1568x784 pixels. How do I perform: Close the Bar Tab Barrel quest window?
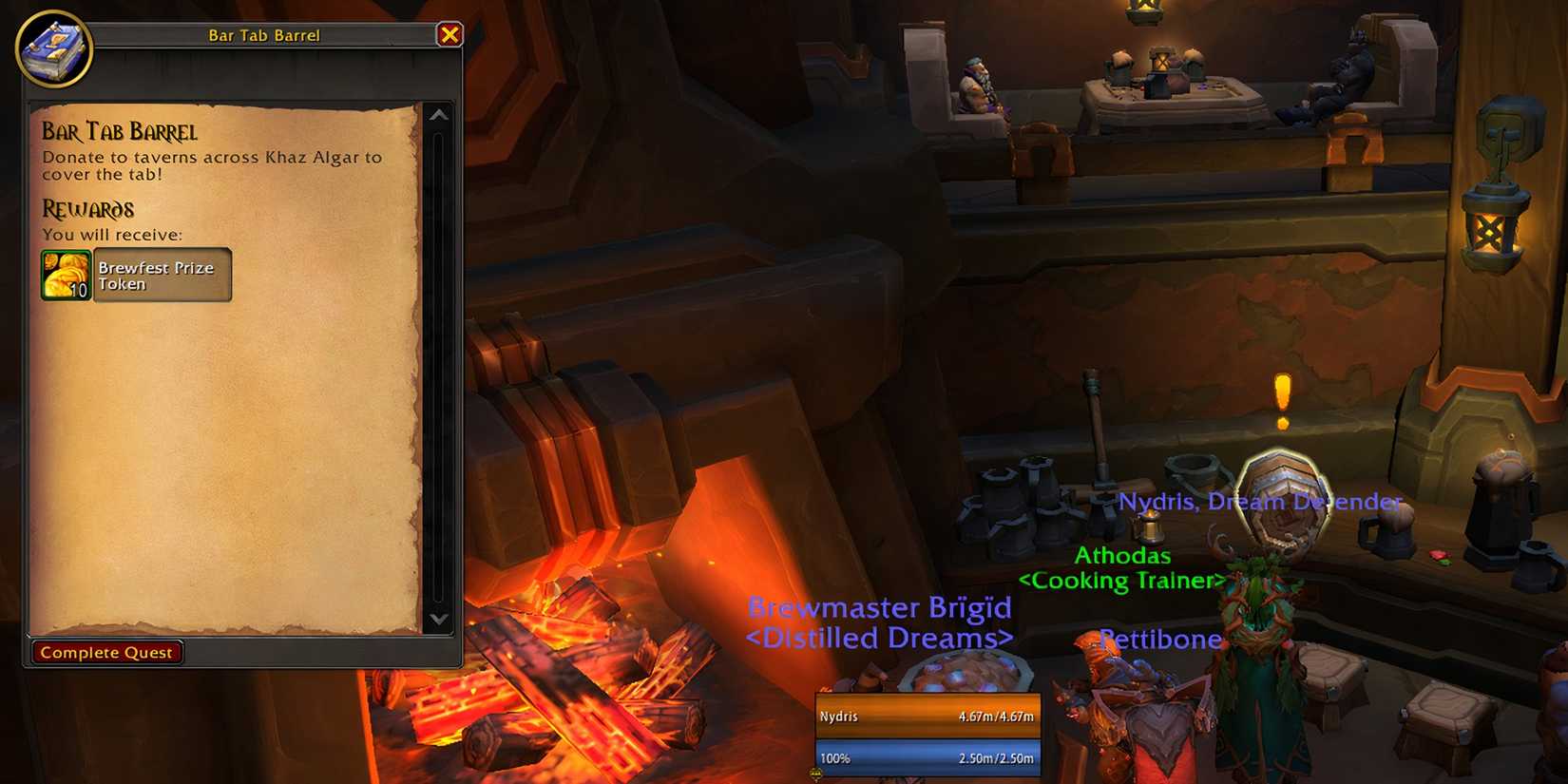448,35
